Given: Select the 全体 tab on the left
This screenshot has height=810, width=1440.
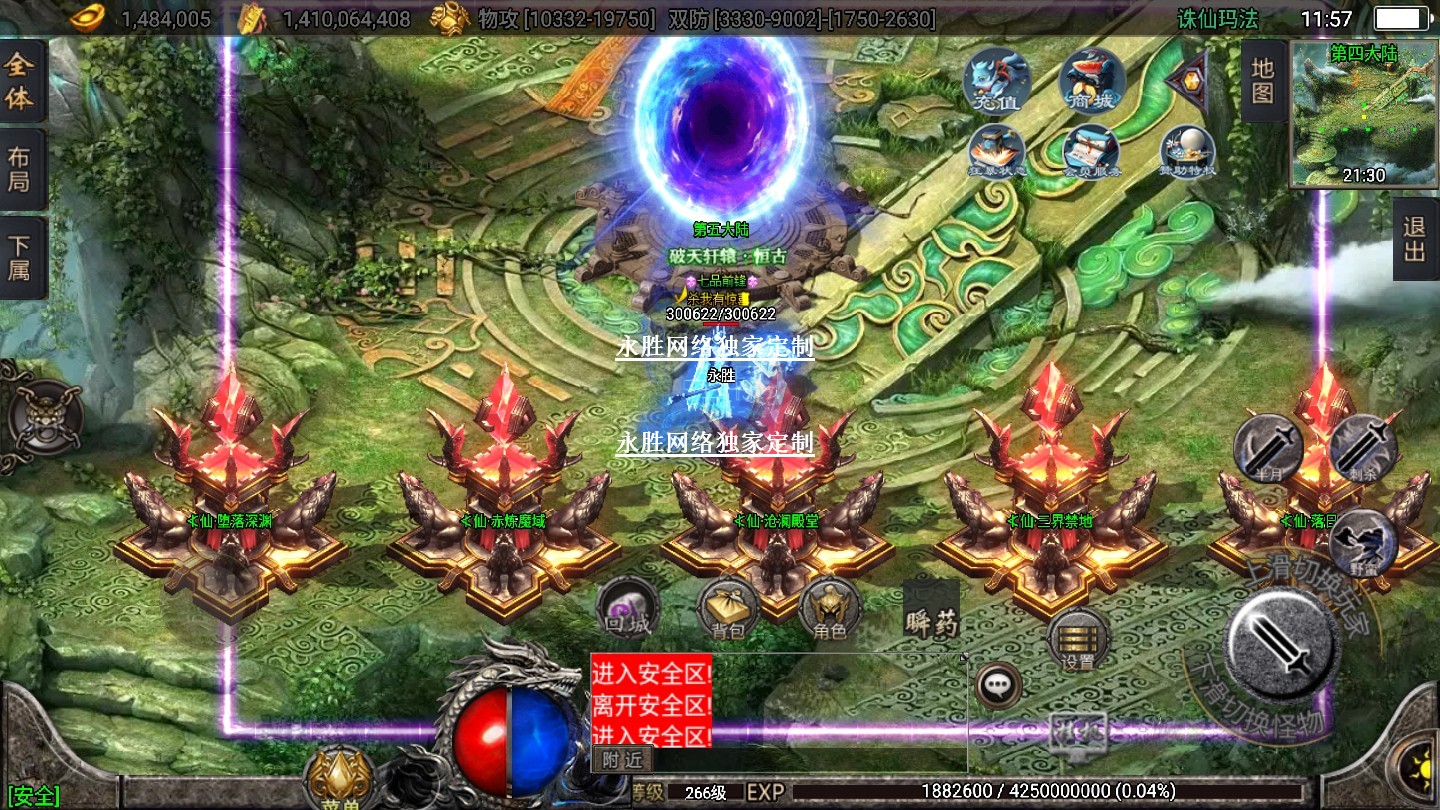Looking at the screenshot, I should coord(21,82).
